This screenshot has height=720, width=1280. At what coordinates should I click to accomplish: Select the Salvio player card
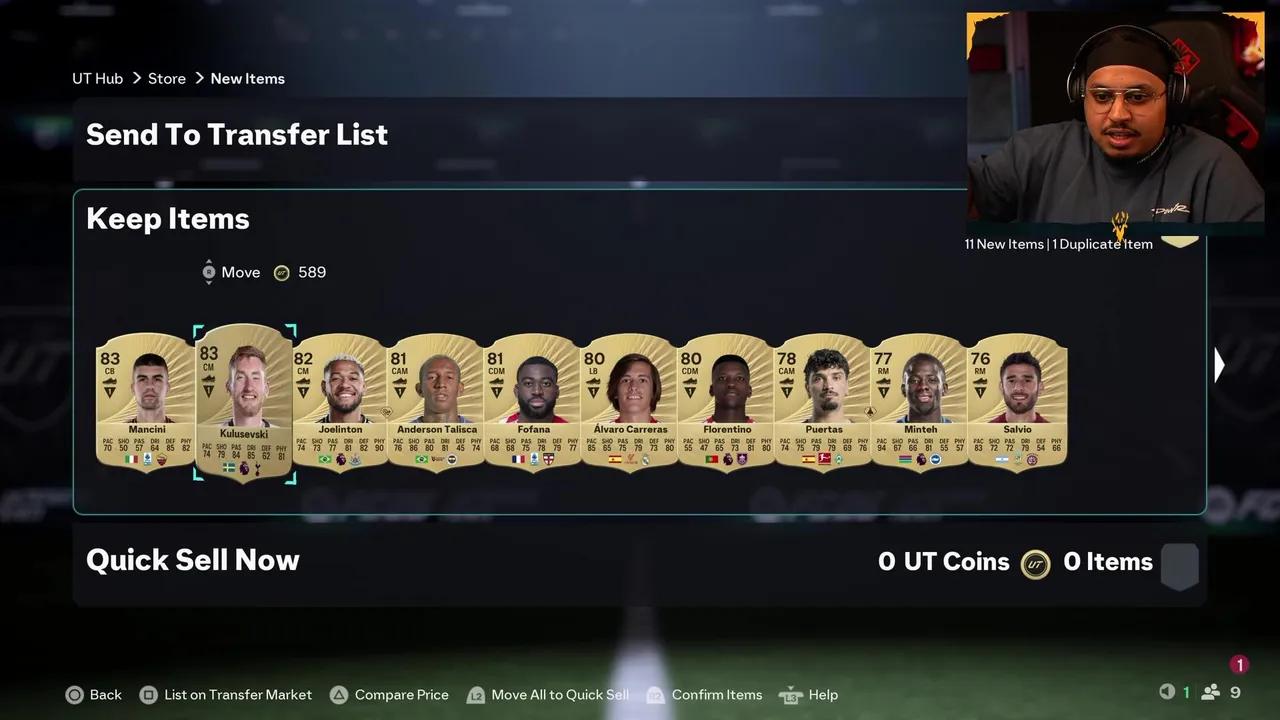(1017, 405)
